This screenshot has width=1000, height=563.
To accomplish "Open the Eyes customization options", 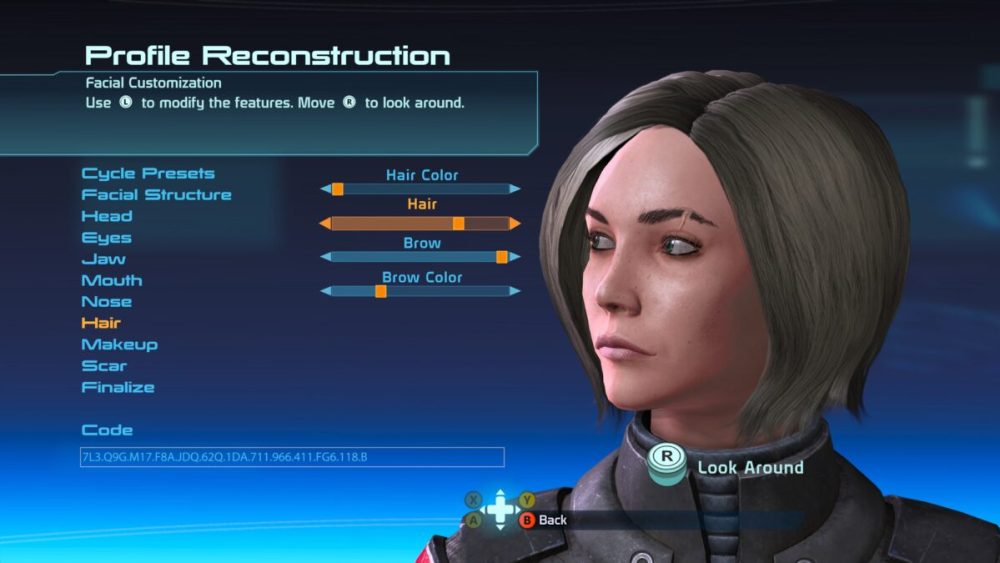I will tap(106, 238).
